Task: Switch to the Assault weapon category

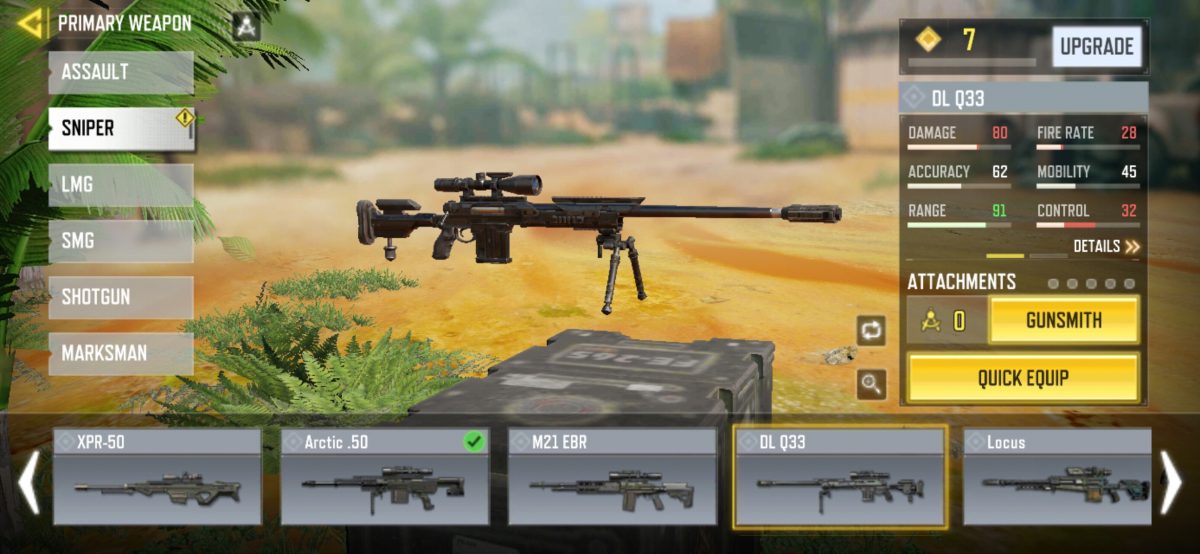Action: click(x=121, y=73)
